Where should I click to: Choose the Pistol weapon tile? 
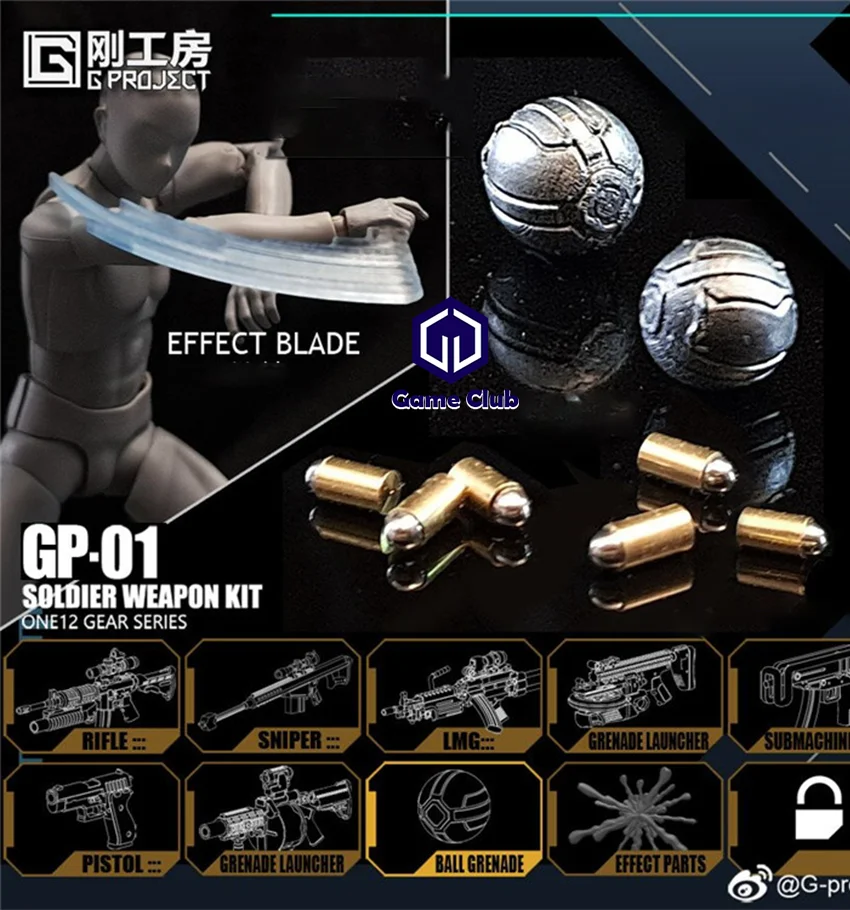point(92,819)
